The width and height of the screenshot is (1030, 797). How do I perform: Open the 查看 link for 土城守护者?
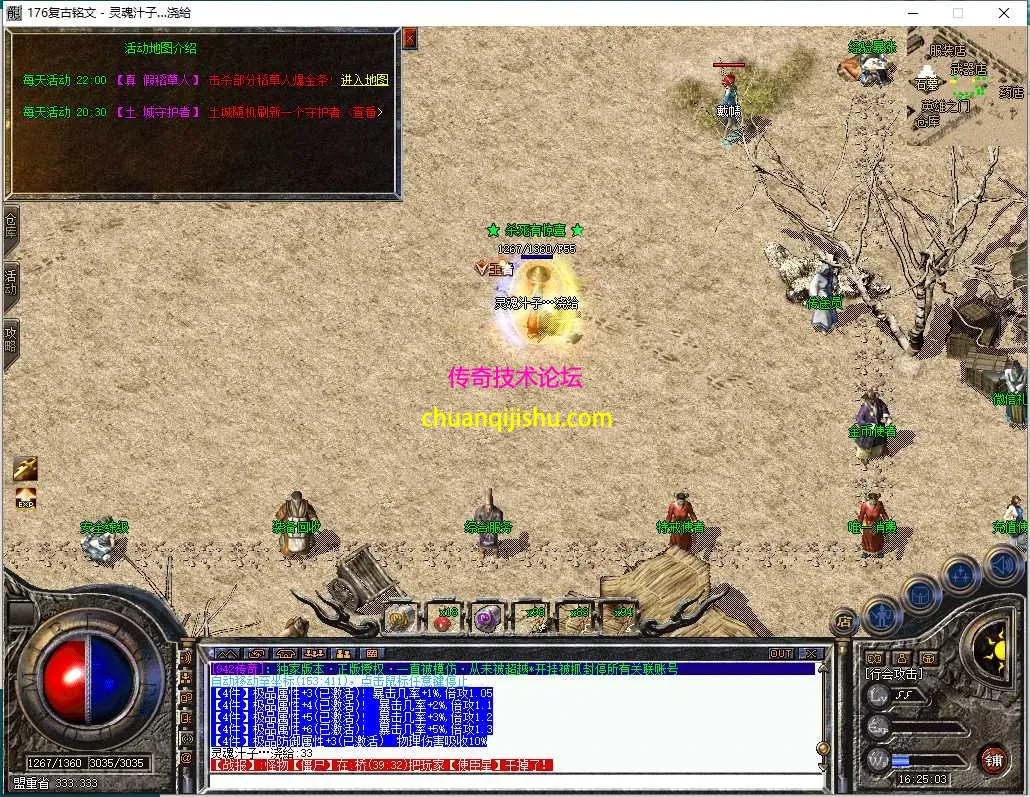[365, 113]
